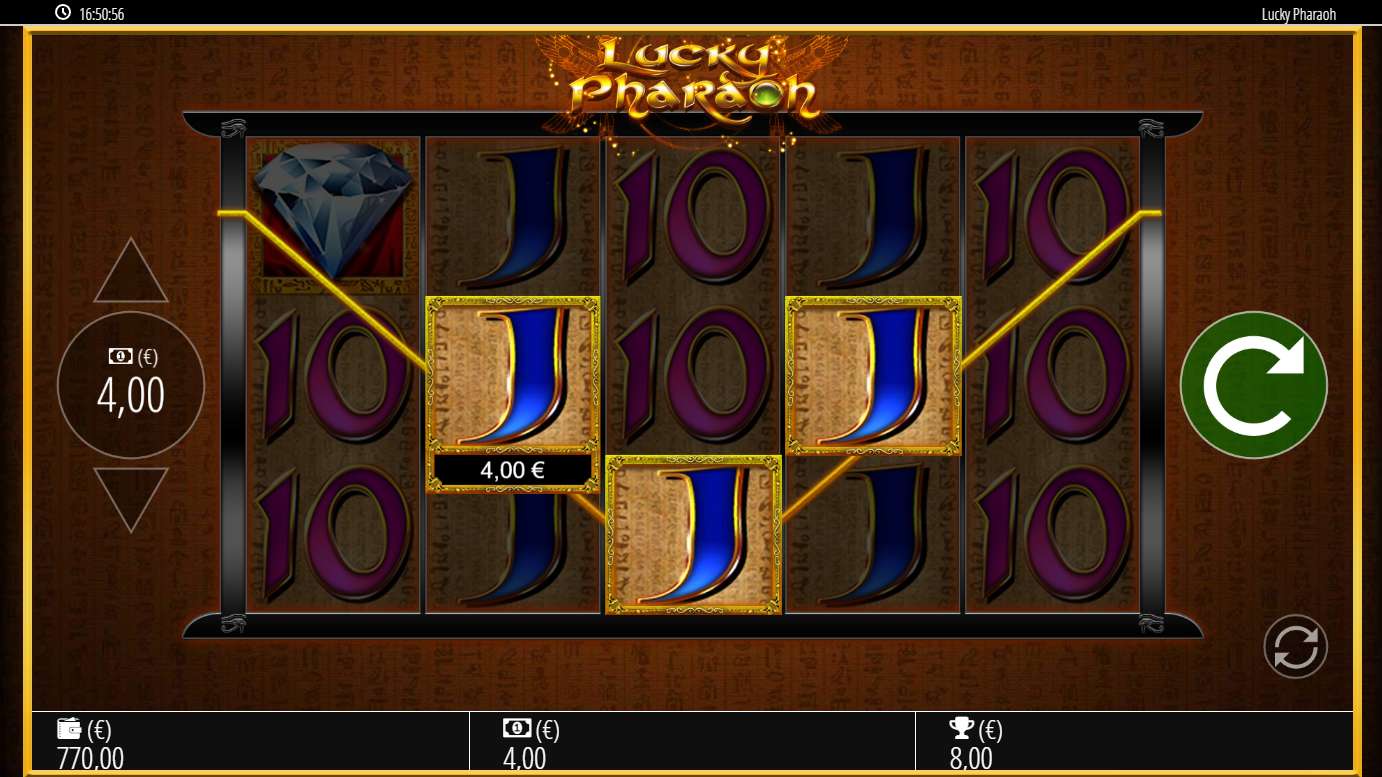Activate the autoplay circular arrows button
Viewport: 1382px width, 777px height.
click(1295, 647)
